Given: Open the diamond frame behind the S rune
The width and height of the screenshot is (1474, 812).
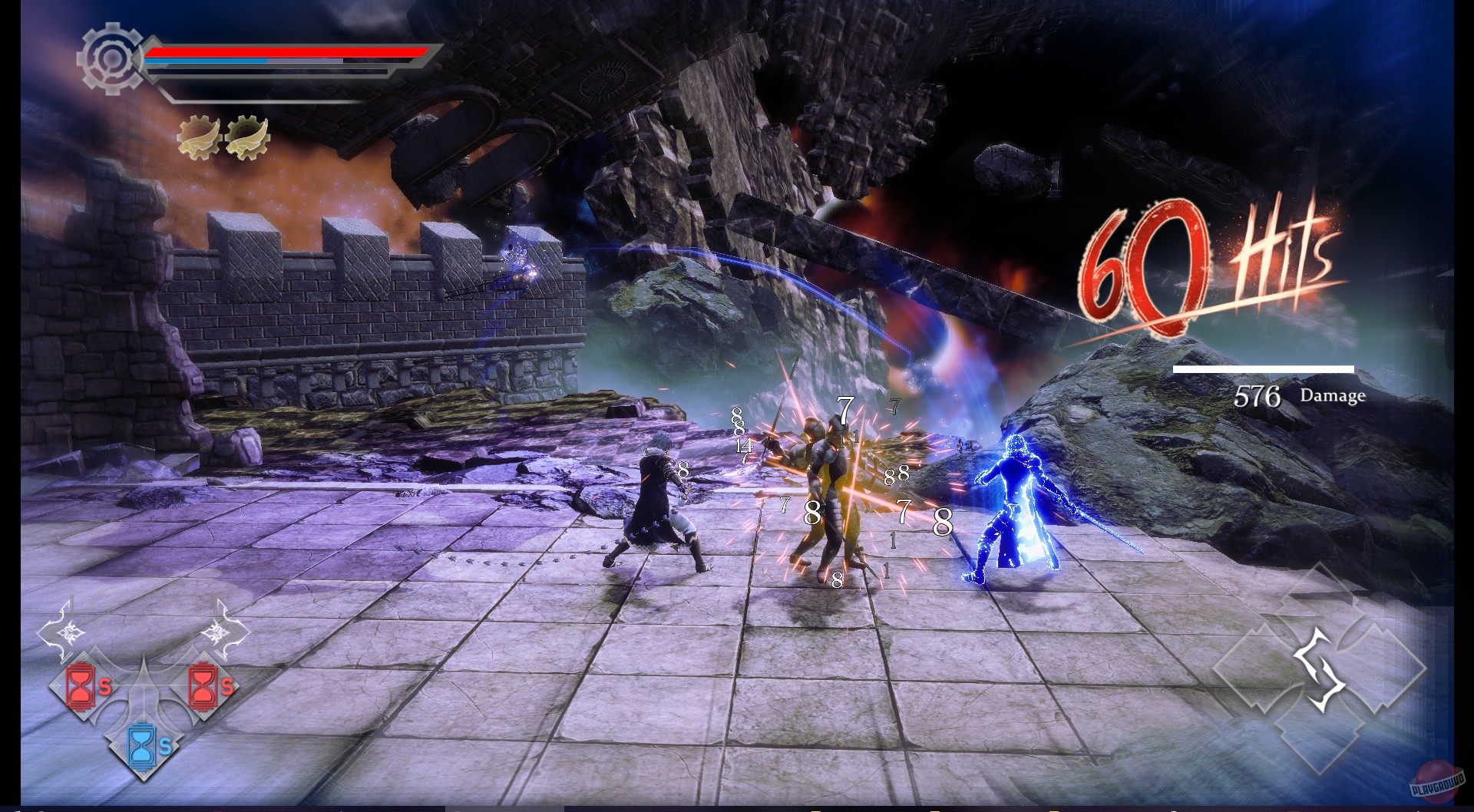Looking at the screenshot, I should click(1382, 665).
